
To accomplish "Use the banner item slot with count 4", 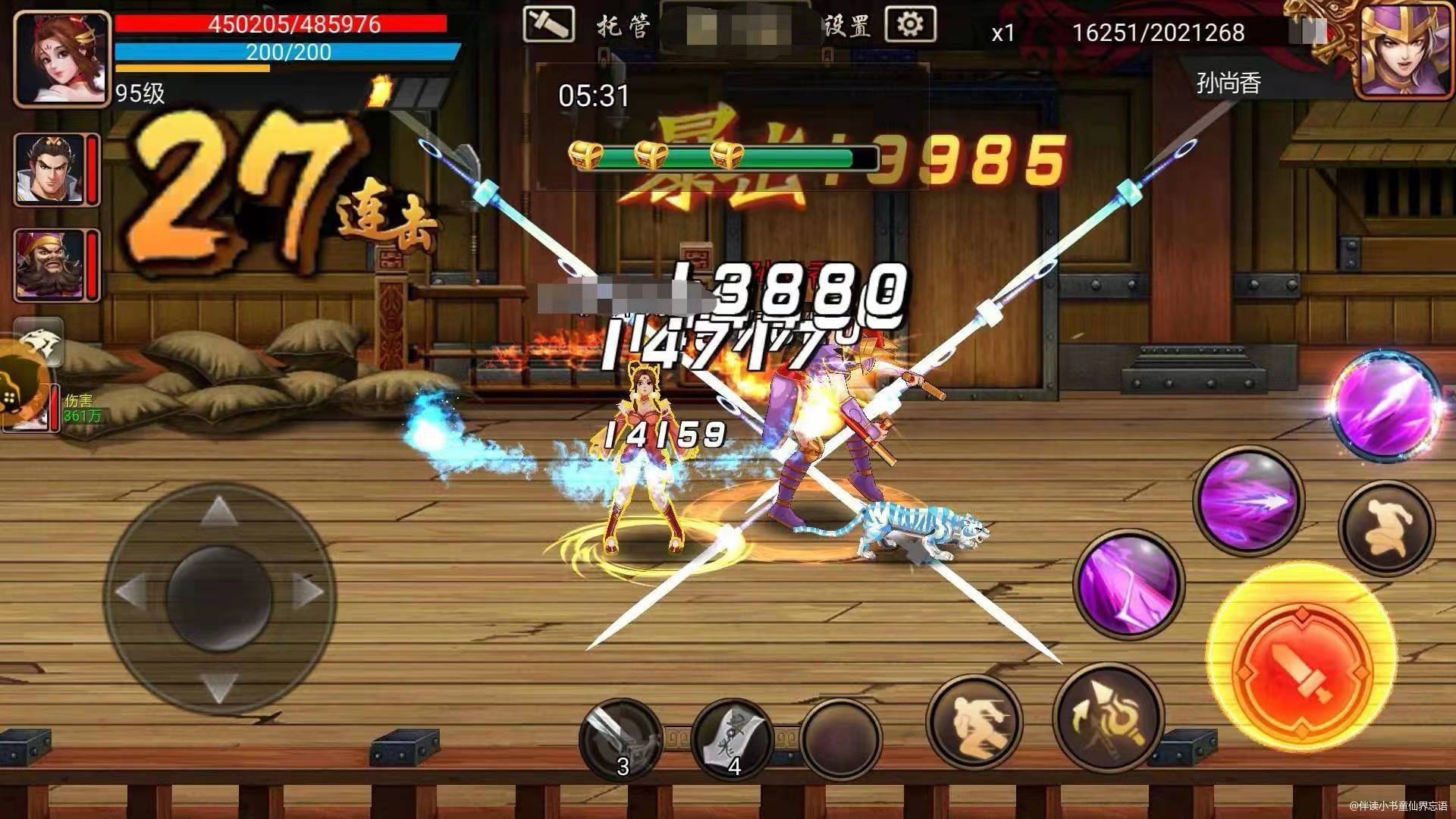I will click(732, 739).
